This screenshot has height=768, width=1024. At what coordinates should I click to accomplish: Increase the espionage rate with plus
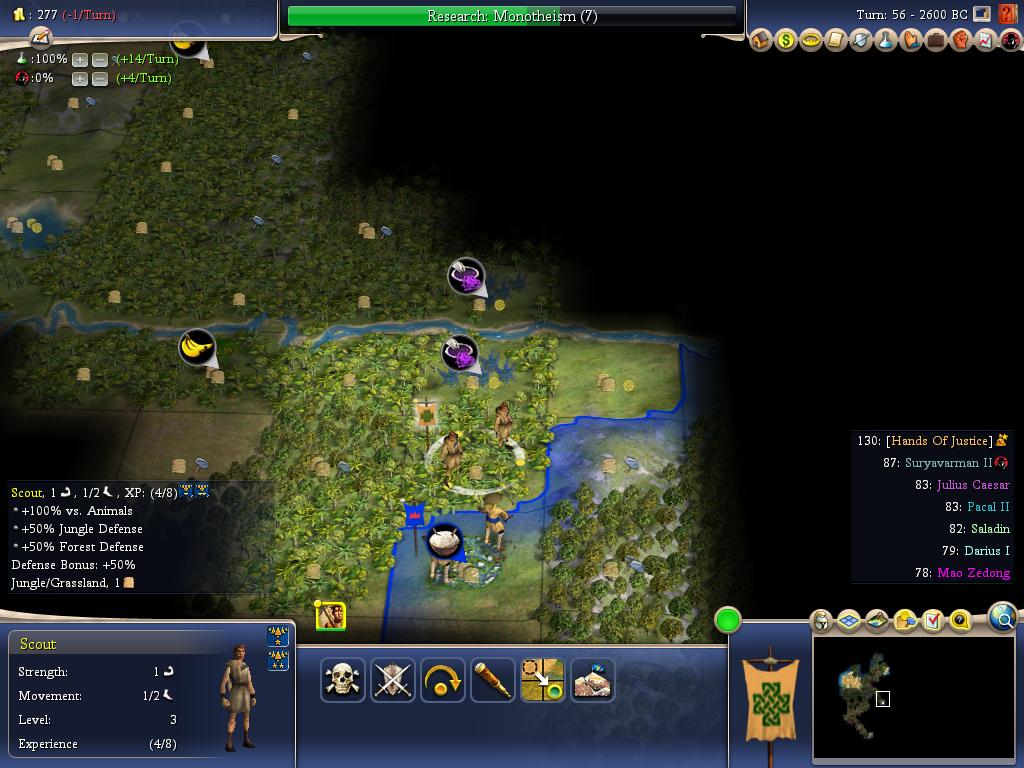(x=80, y=78)
